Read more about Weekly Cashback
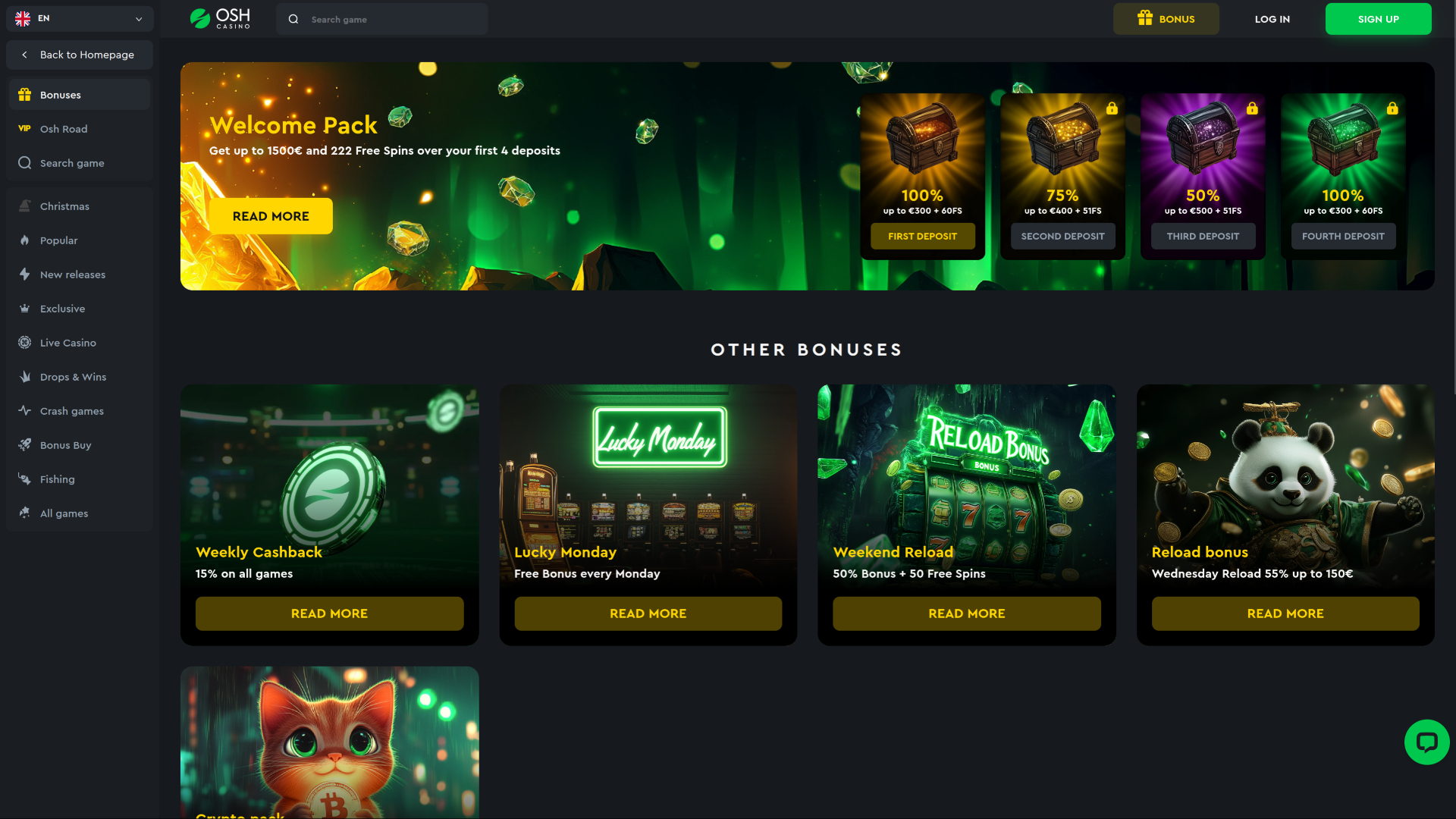 329,613
